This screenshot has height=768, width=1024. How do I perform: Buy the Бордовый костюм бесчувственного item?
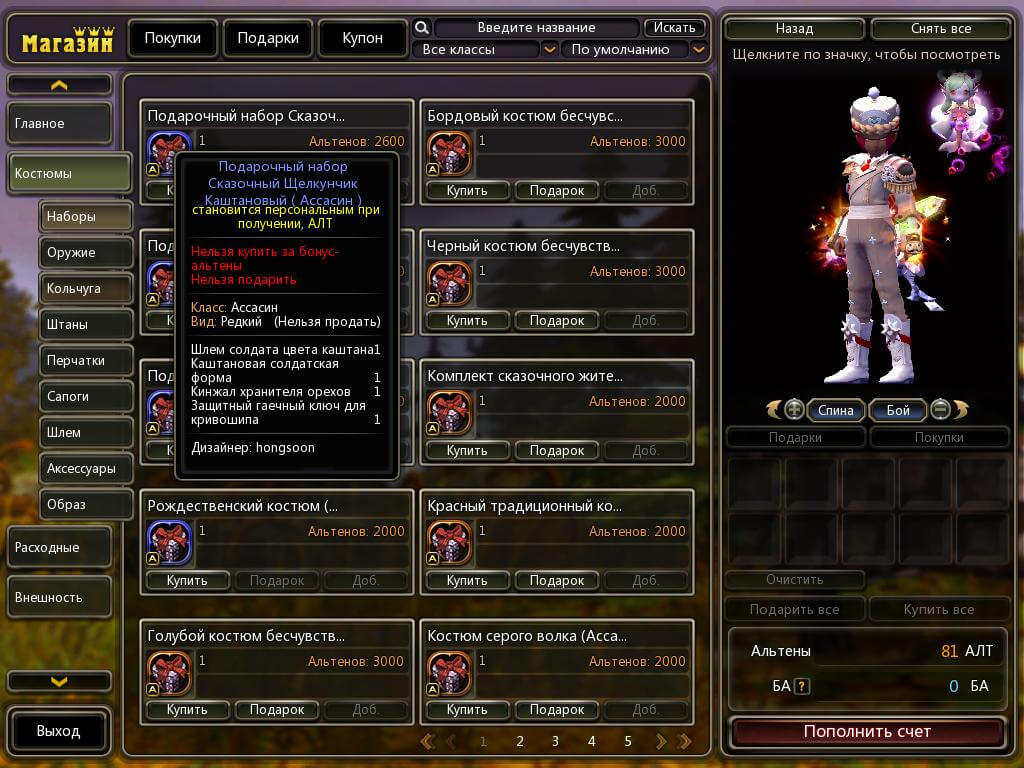click(467, 190)
